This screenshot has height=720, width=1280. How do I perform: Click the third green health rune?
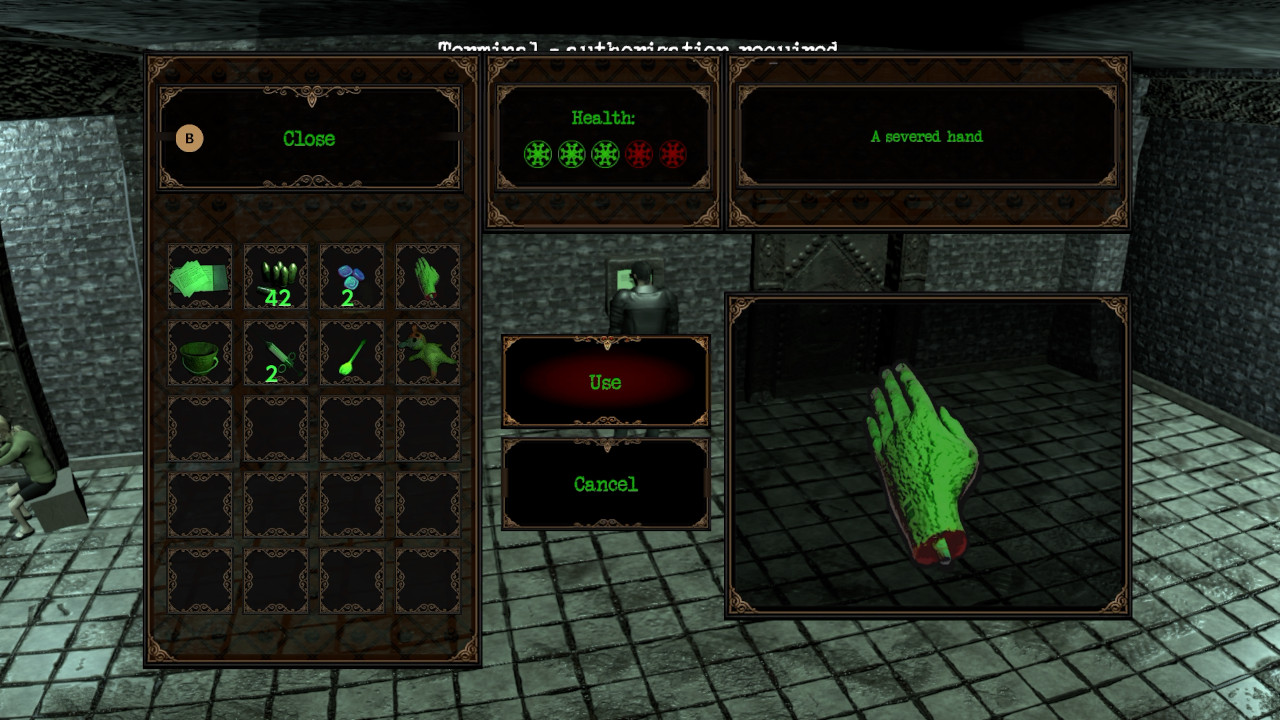point(603,155)
